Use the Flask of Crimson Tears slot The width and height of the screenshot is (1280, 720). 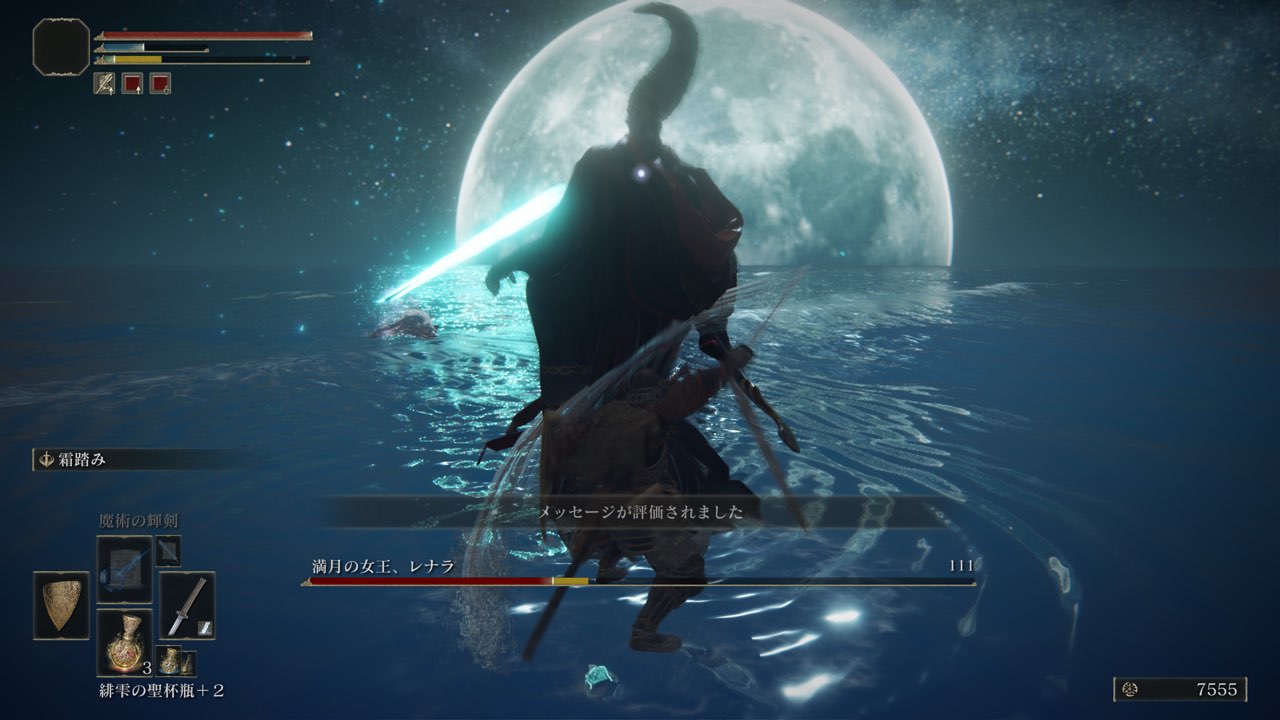(x=124, y=641)
